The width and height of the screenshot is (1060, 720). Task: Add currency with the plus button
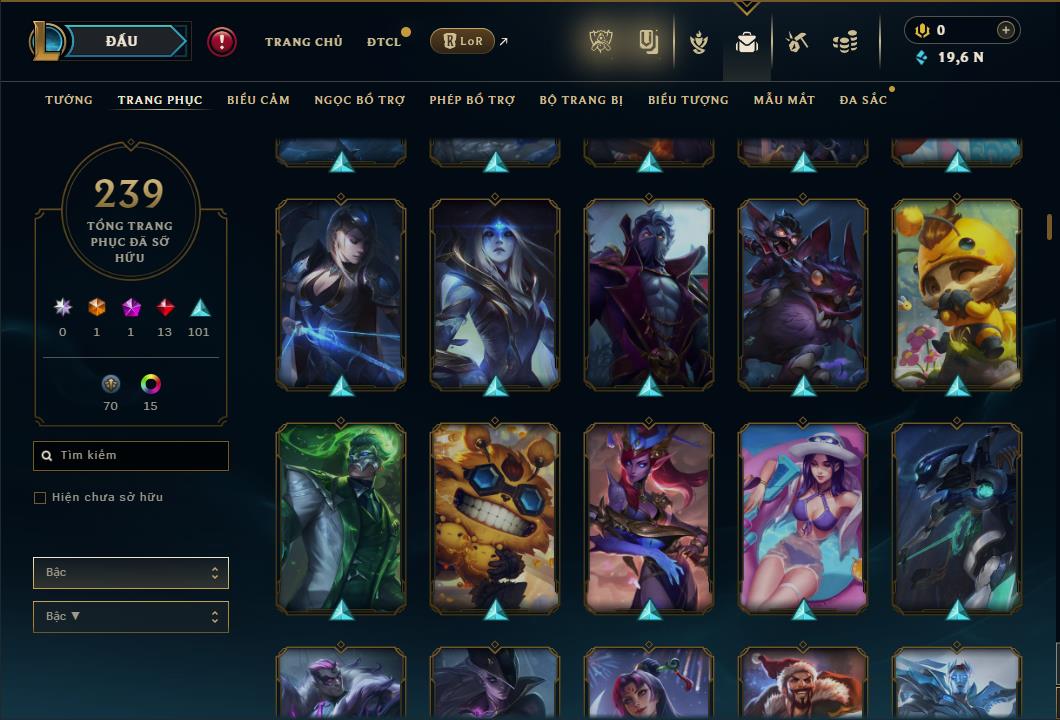1006,30
